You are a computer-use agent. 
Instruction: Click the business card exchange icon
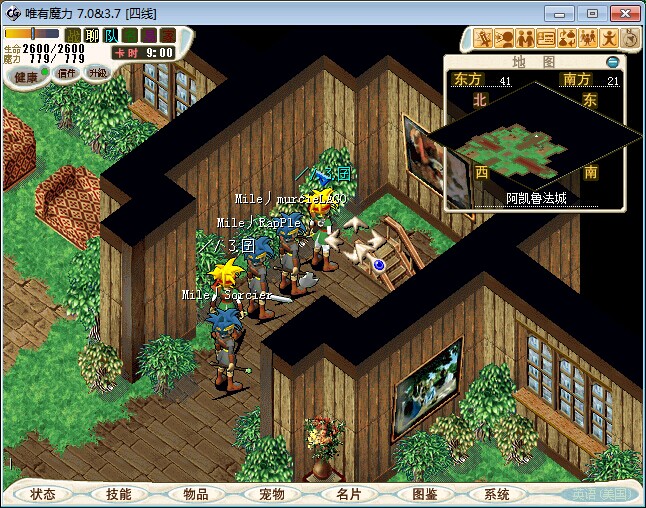[x=546, y=38]
